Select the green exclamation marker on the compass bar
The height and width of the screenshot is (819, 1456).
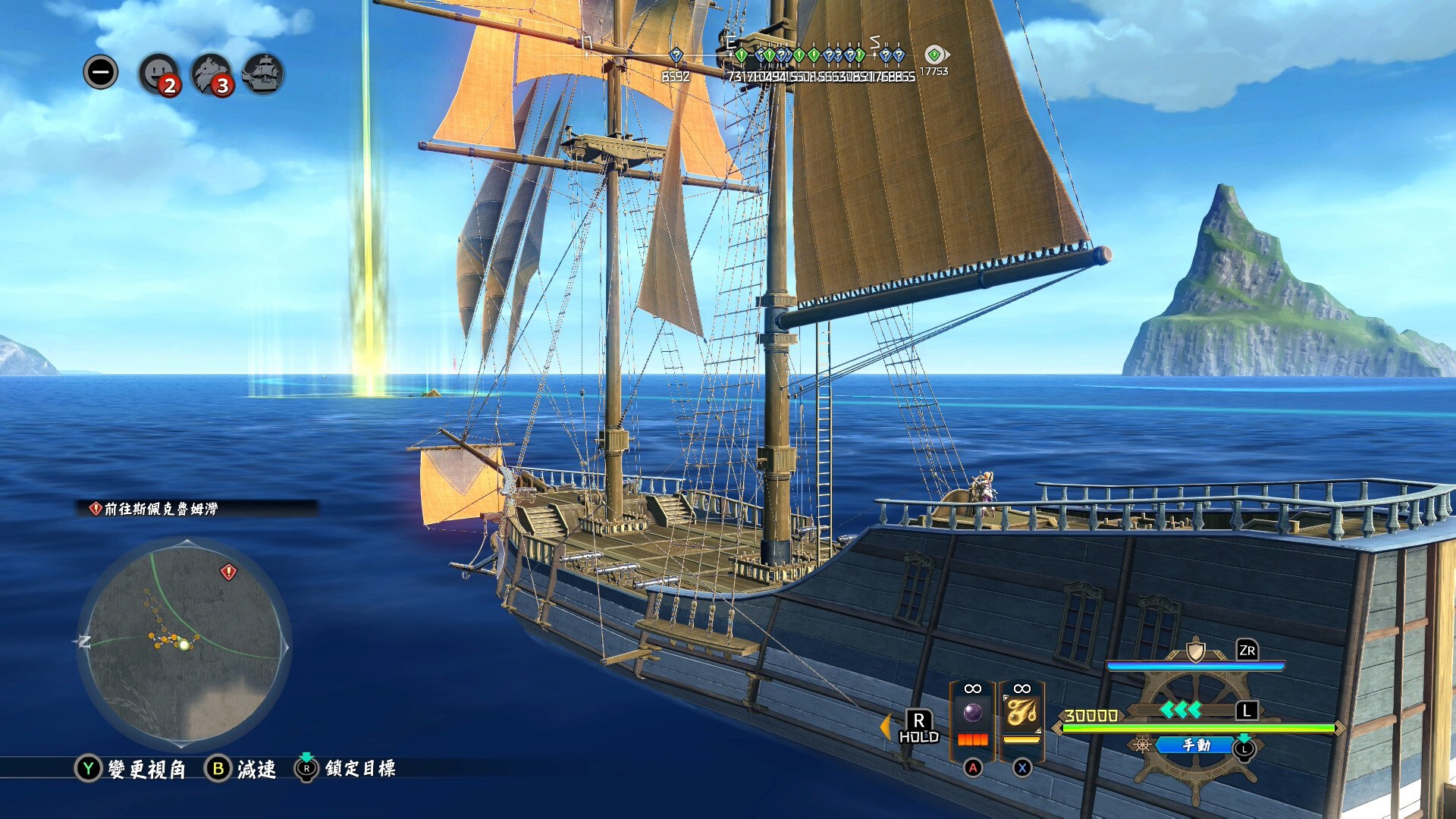click(x=742, y=55)
